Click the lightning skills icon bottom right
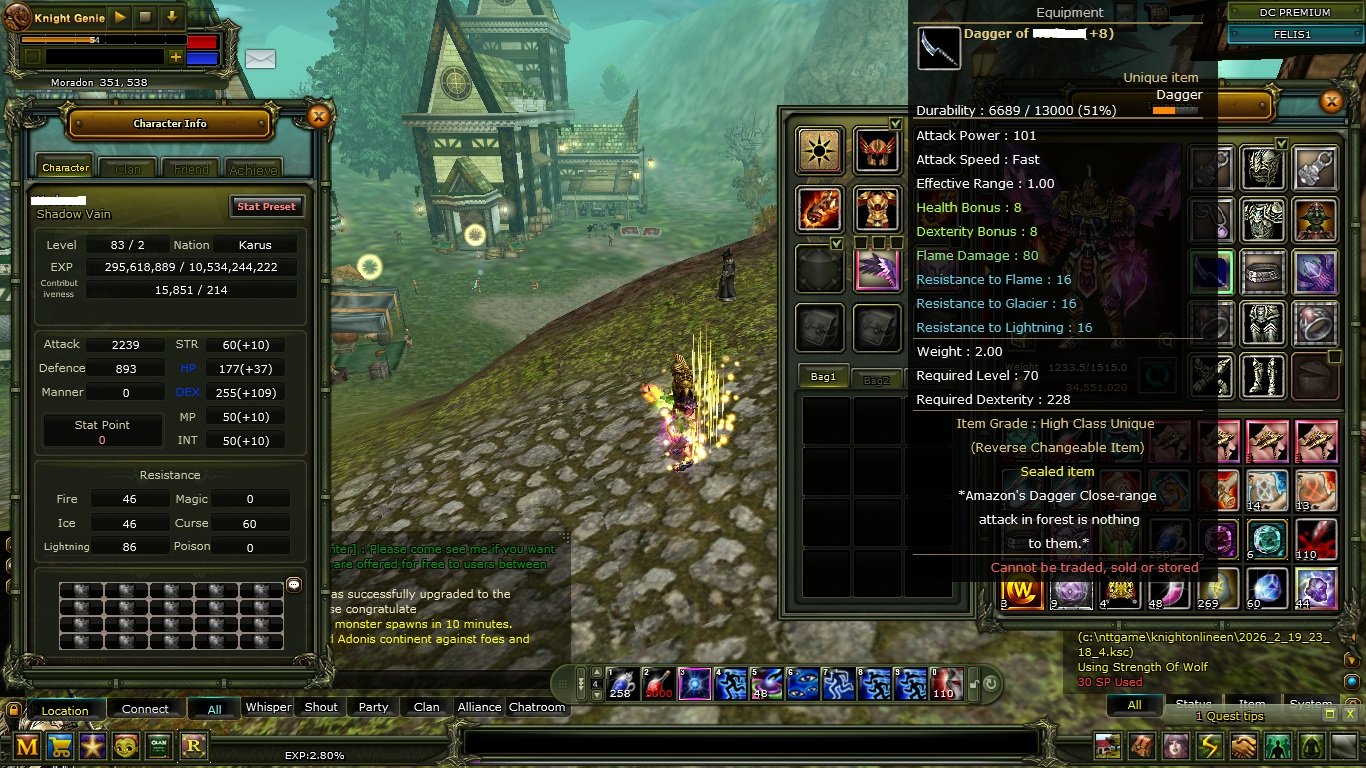The height and width of the screenshot is (768, 1366). point(1208,746)
